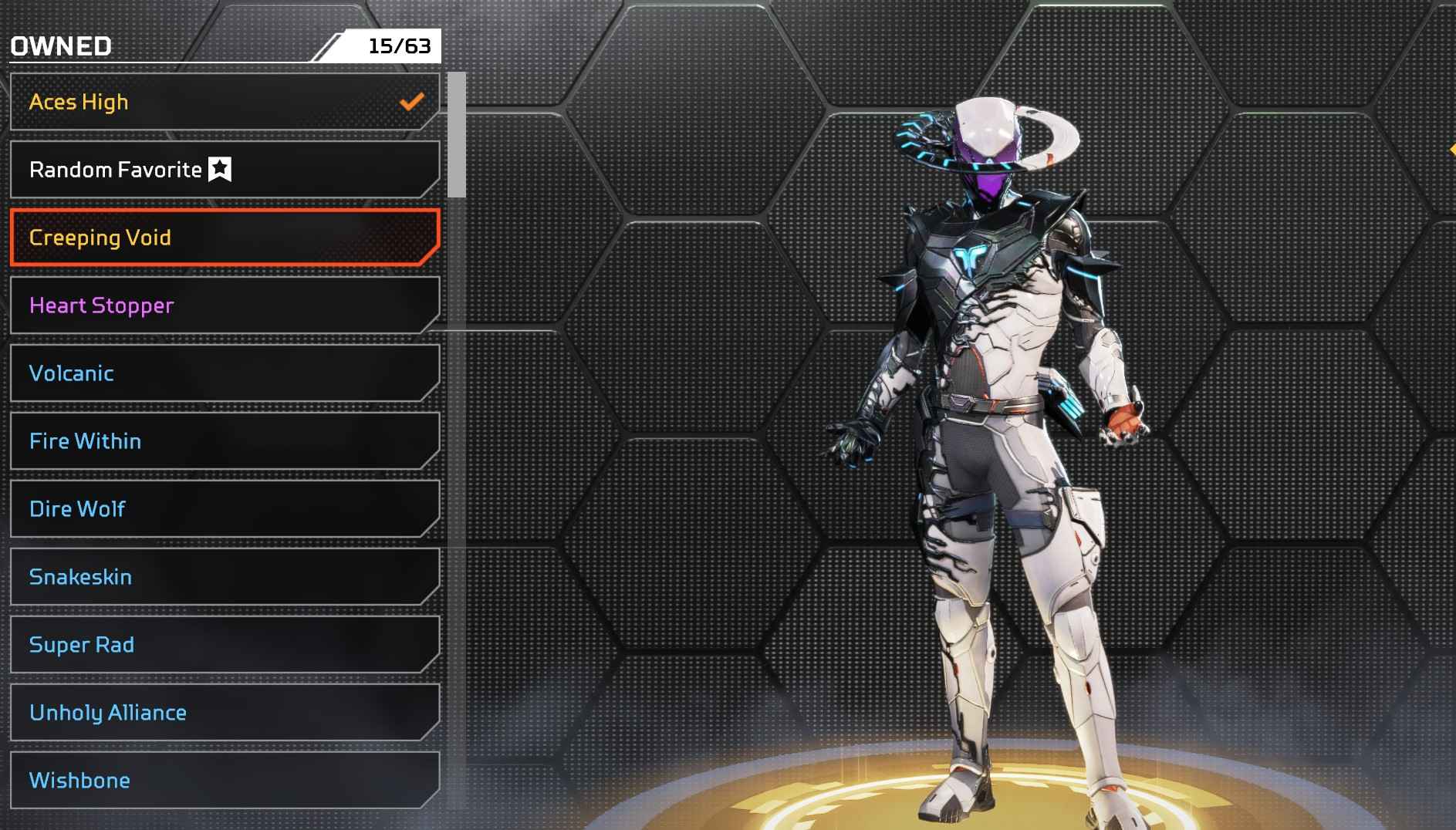This screenshot has height=830, width=1456.
Task: Pick the Wishbone skin
Action: (x=224, y=781)
